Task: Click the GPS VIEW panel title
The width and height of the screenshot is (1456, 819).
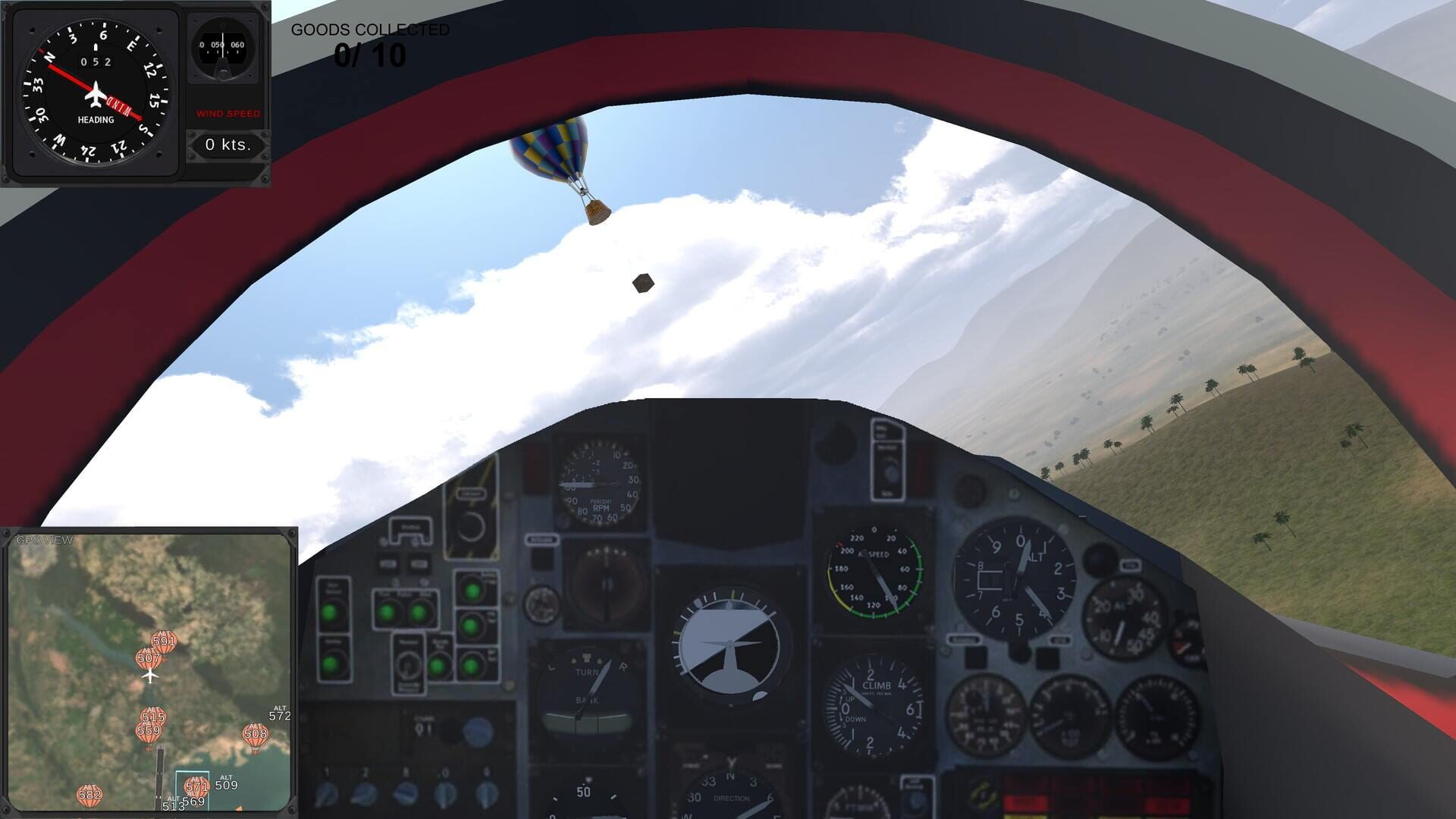Action: pos(43,540)
